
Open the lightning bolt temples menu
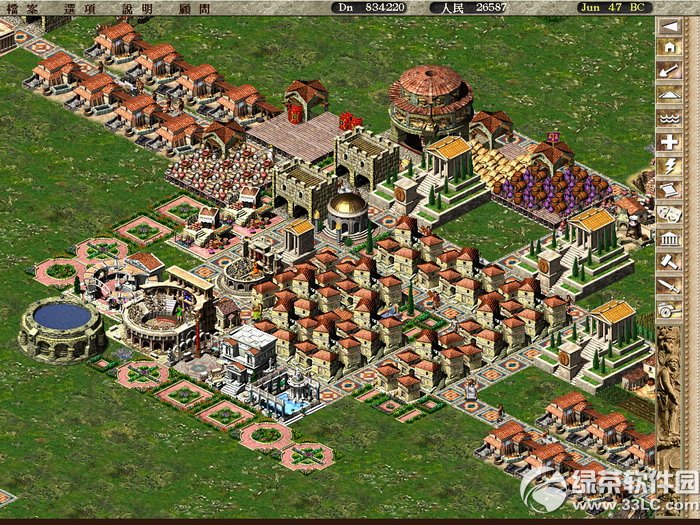669,165
